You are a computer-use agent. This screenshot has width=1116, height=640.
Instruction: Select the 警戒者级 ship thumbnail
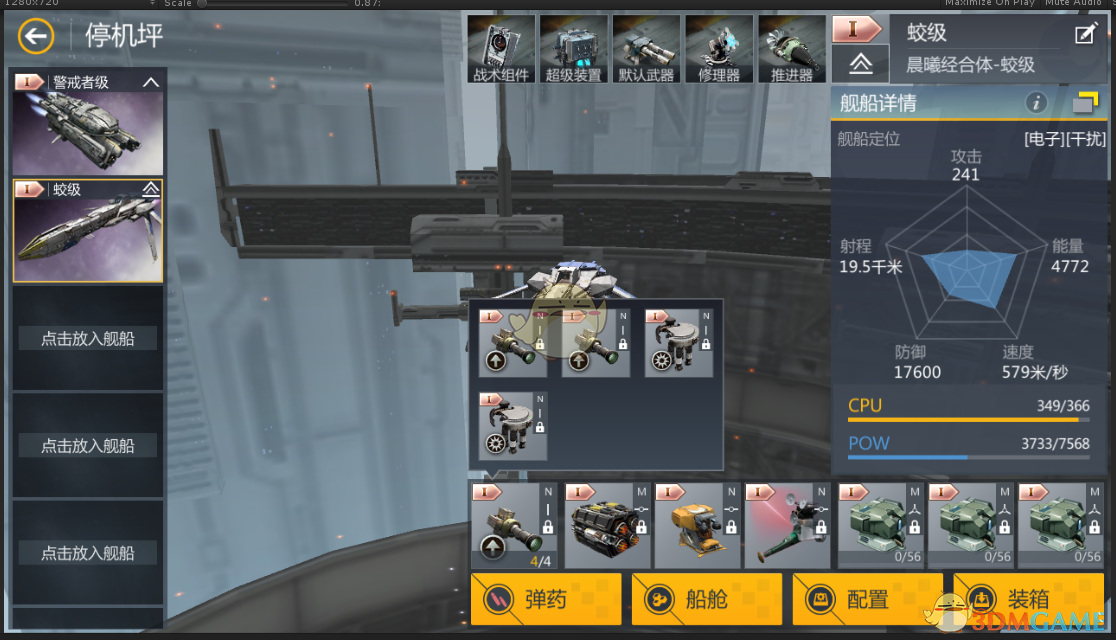(x=88, y=123)
